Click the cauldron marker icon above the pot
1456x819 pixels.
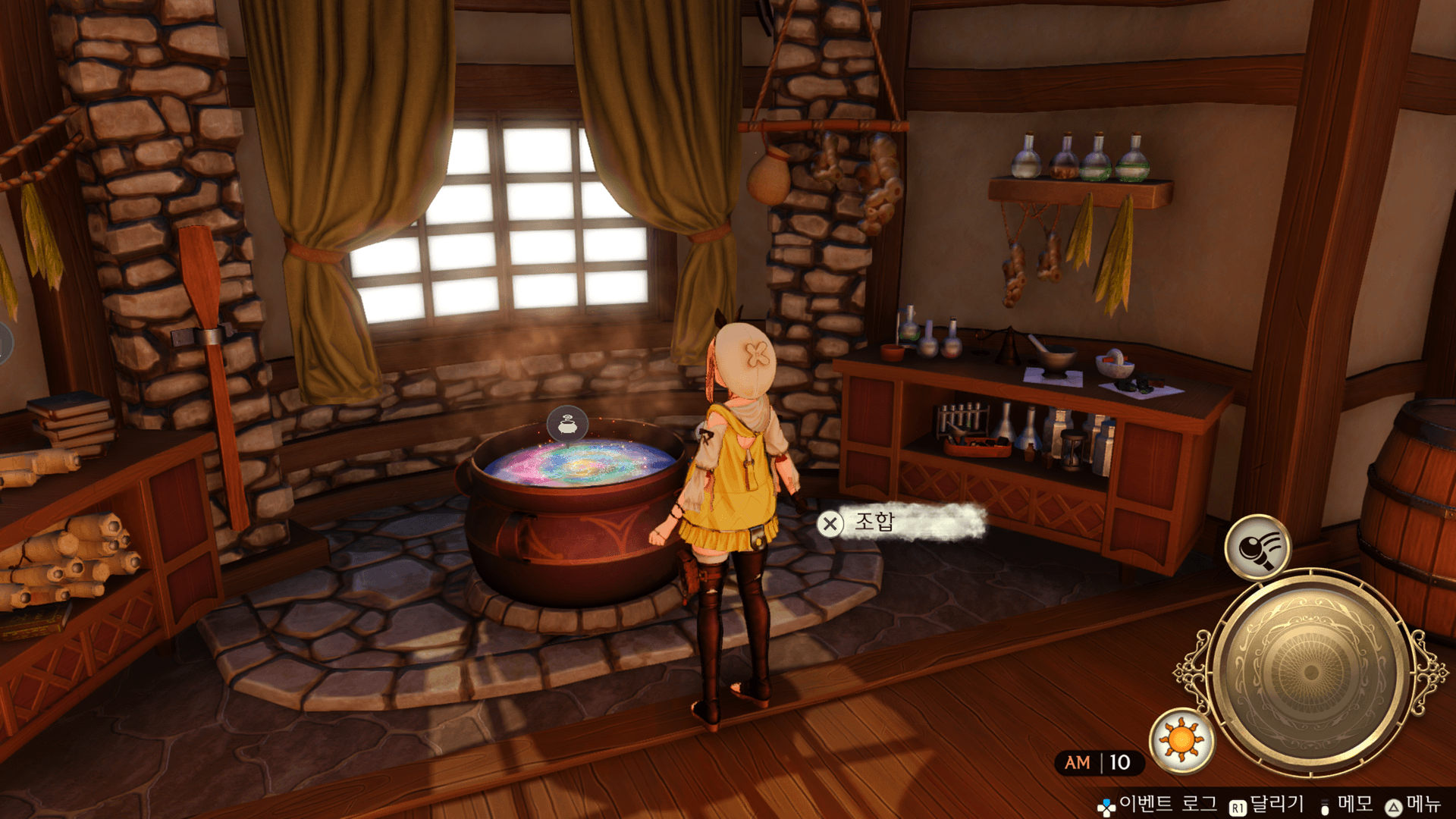click(x=567, y=425)
